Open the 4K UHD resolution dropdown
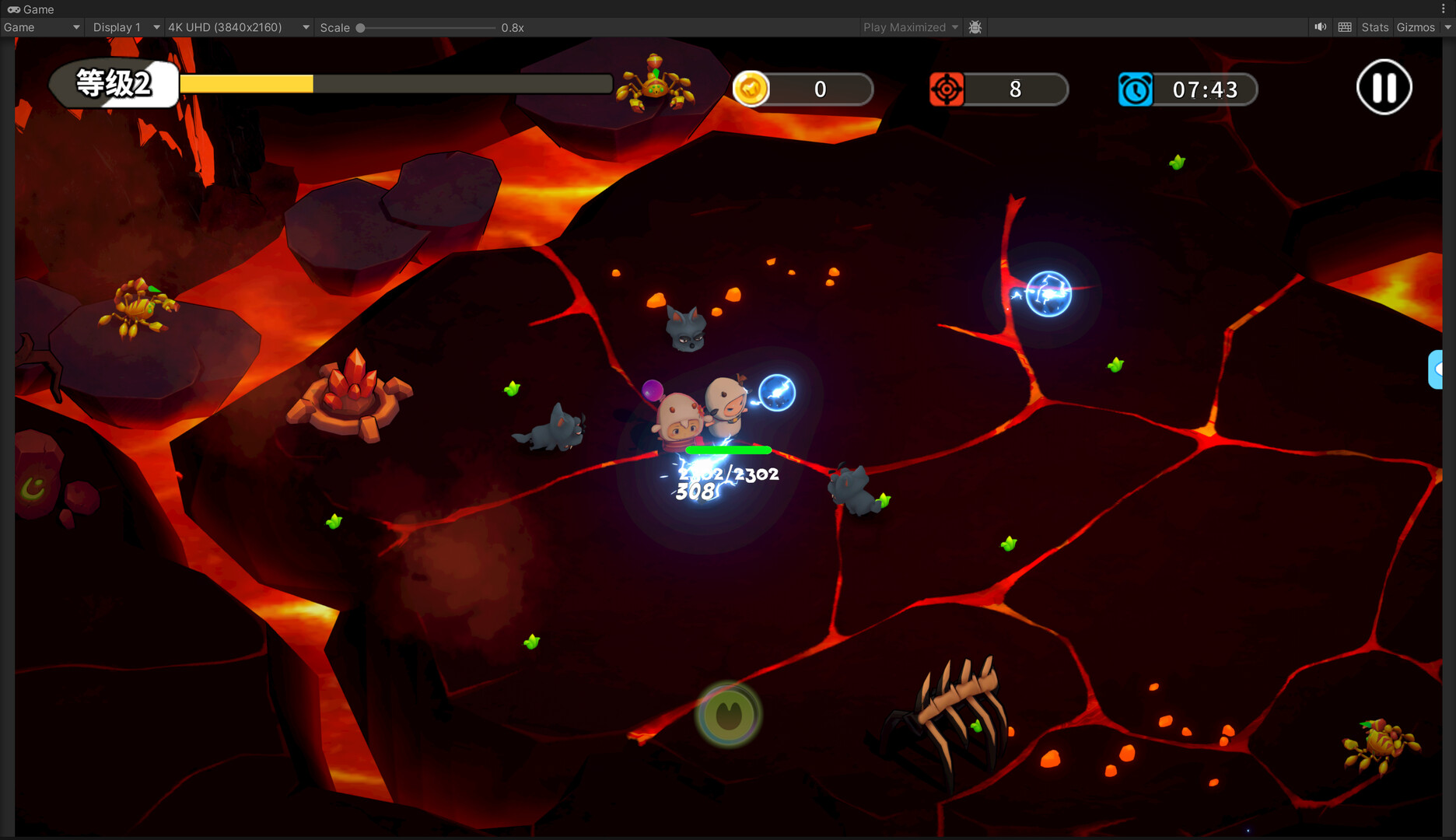 [238, 27]
